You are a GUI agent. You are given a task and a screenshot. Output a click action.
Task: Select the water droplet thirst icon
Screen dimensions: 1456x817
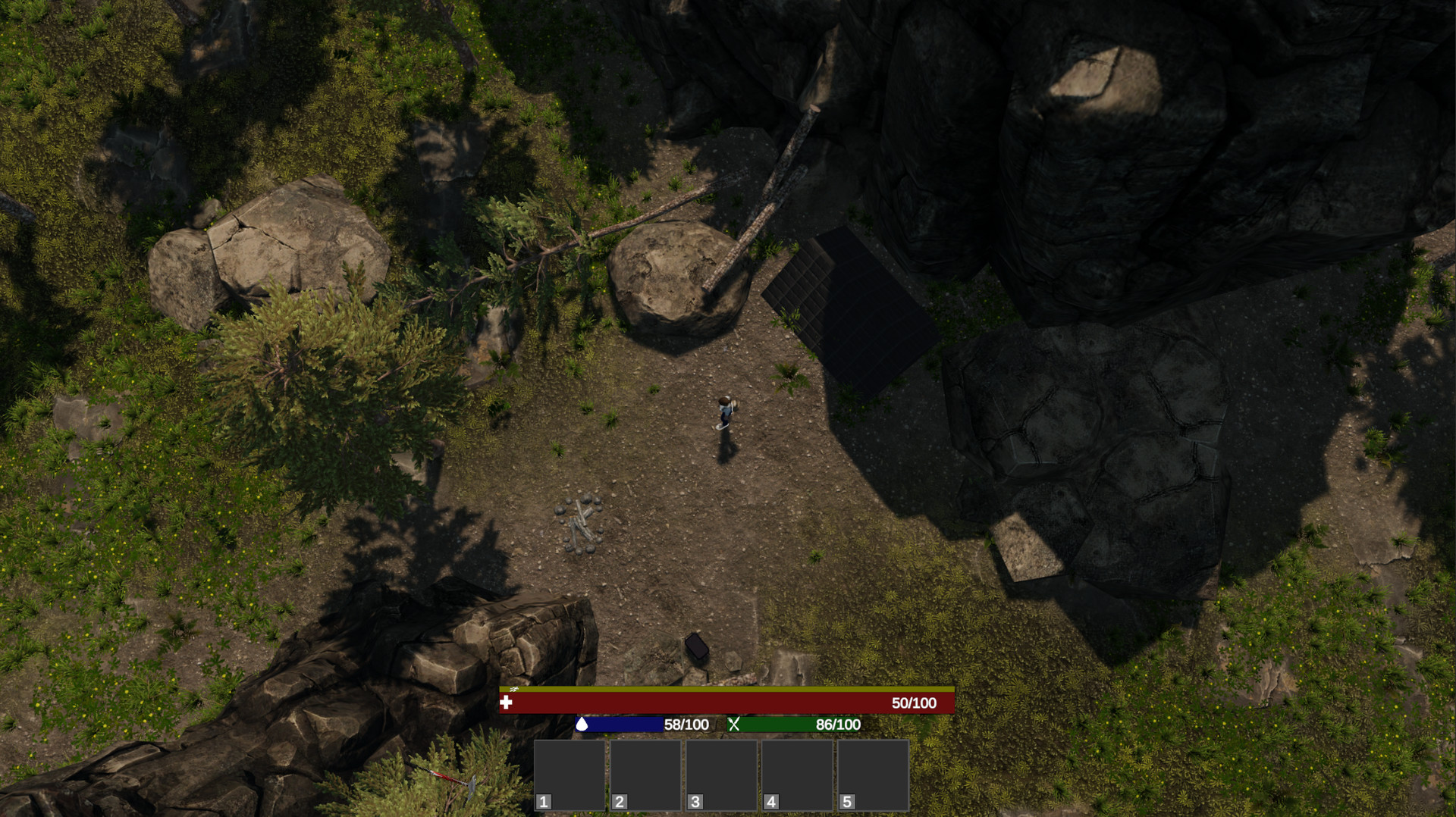580,725
